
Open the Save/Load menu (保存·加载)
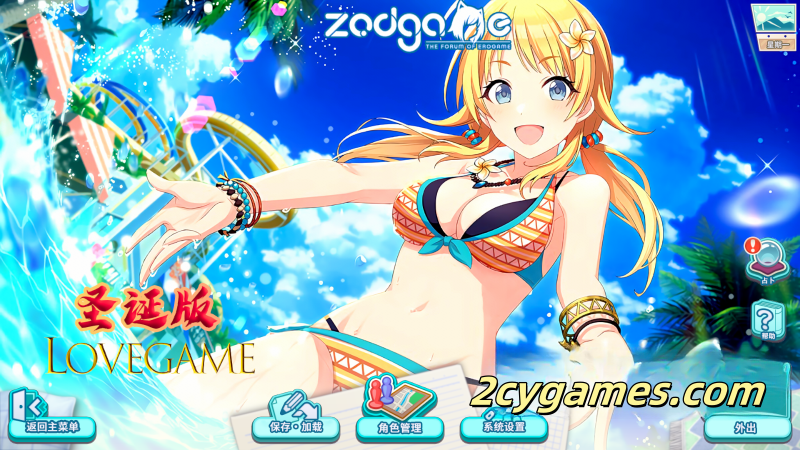point(296,417)
